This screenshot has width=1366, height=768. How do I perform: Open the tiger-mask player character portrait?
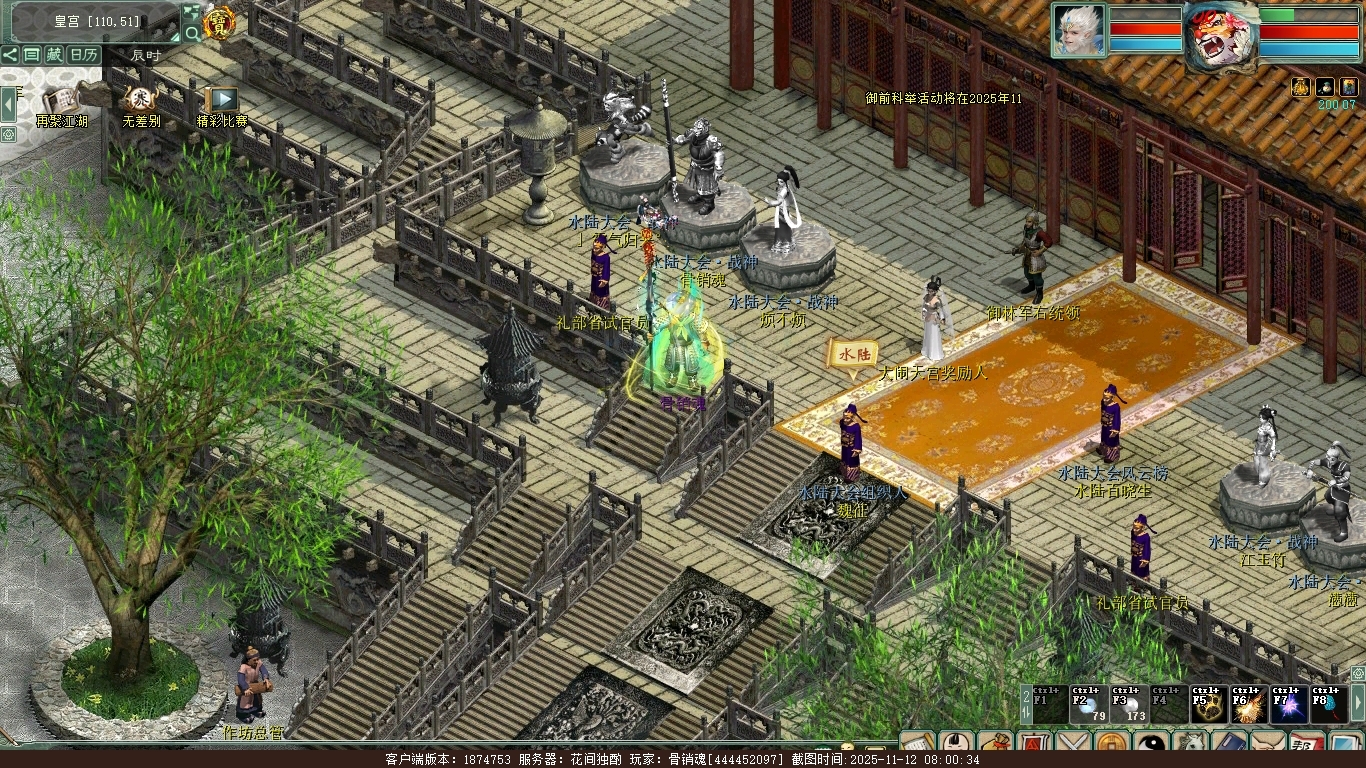tap(1220, 36)
